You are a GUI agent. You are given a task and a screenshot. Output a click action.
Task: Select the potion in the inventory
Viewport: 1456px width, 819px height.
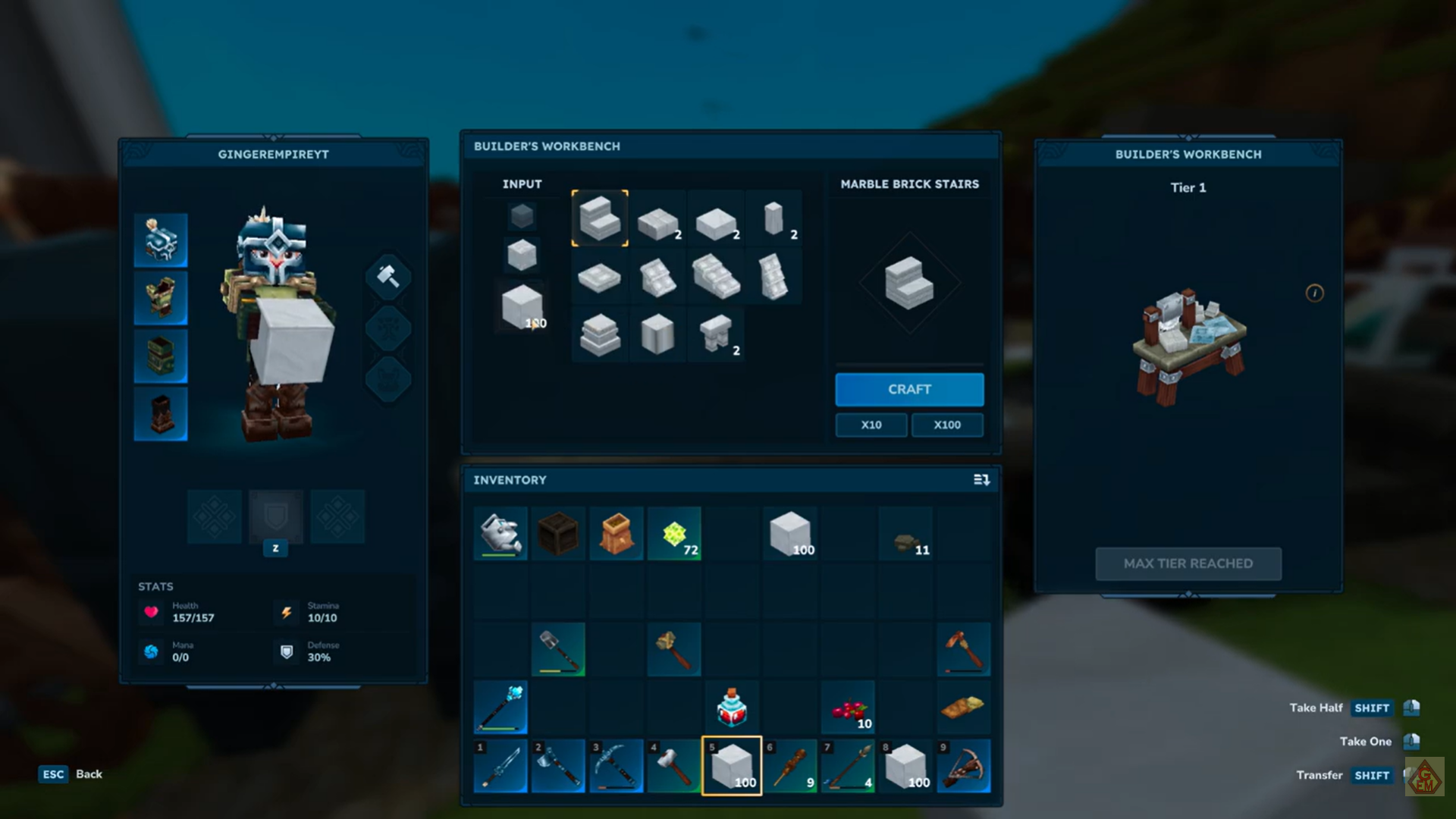click(732, 706)
